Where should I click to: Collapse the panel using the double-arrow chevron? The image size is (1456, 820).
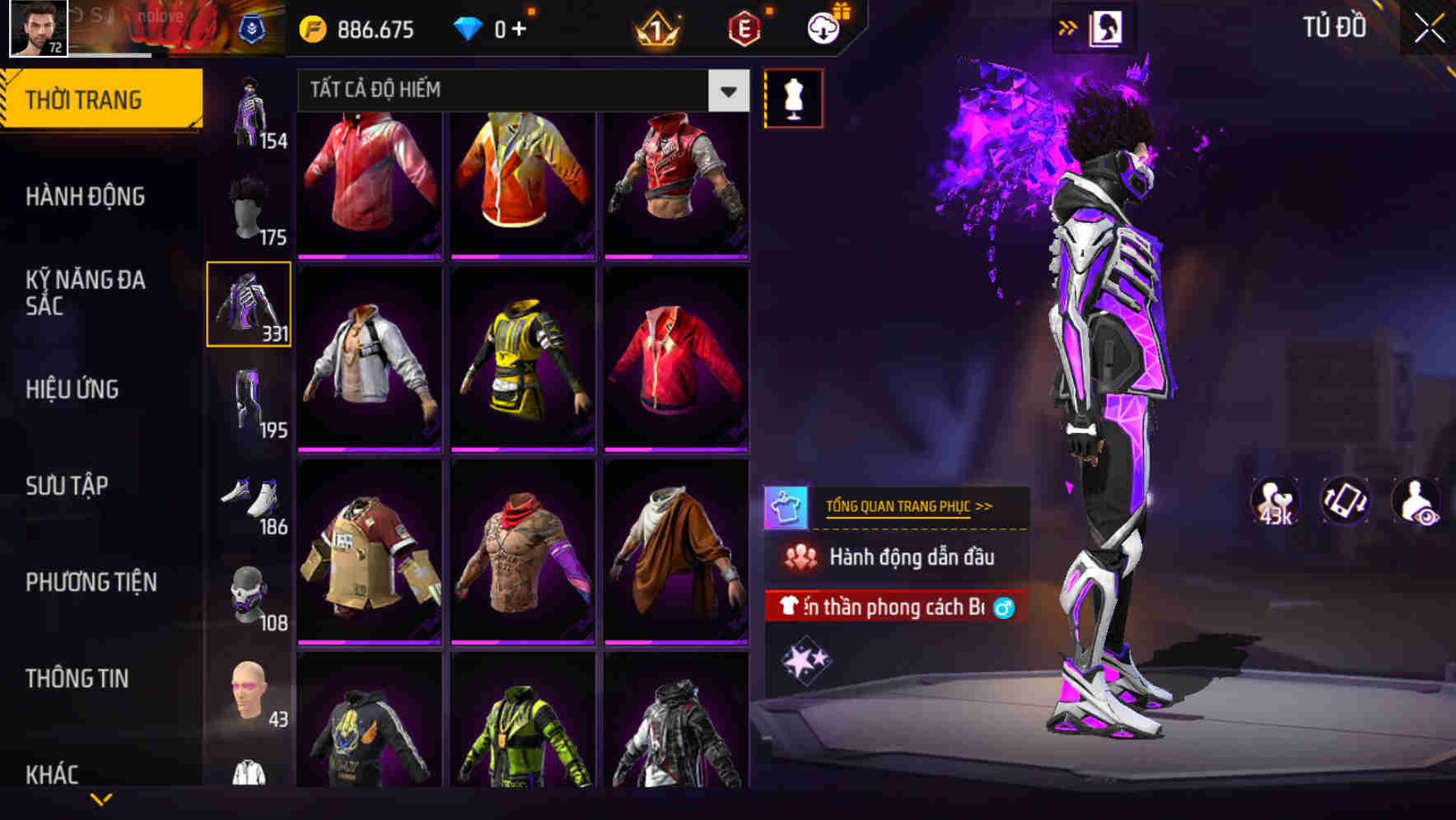pyautogui.click(x=1068, y=26)
